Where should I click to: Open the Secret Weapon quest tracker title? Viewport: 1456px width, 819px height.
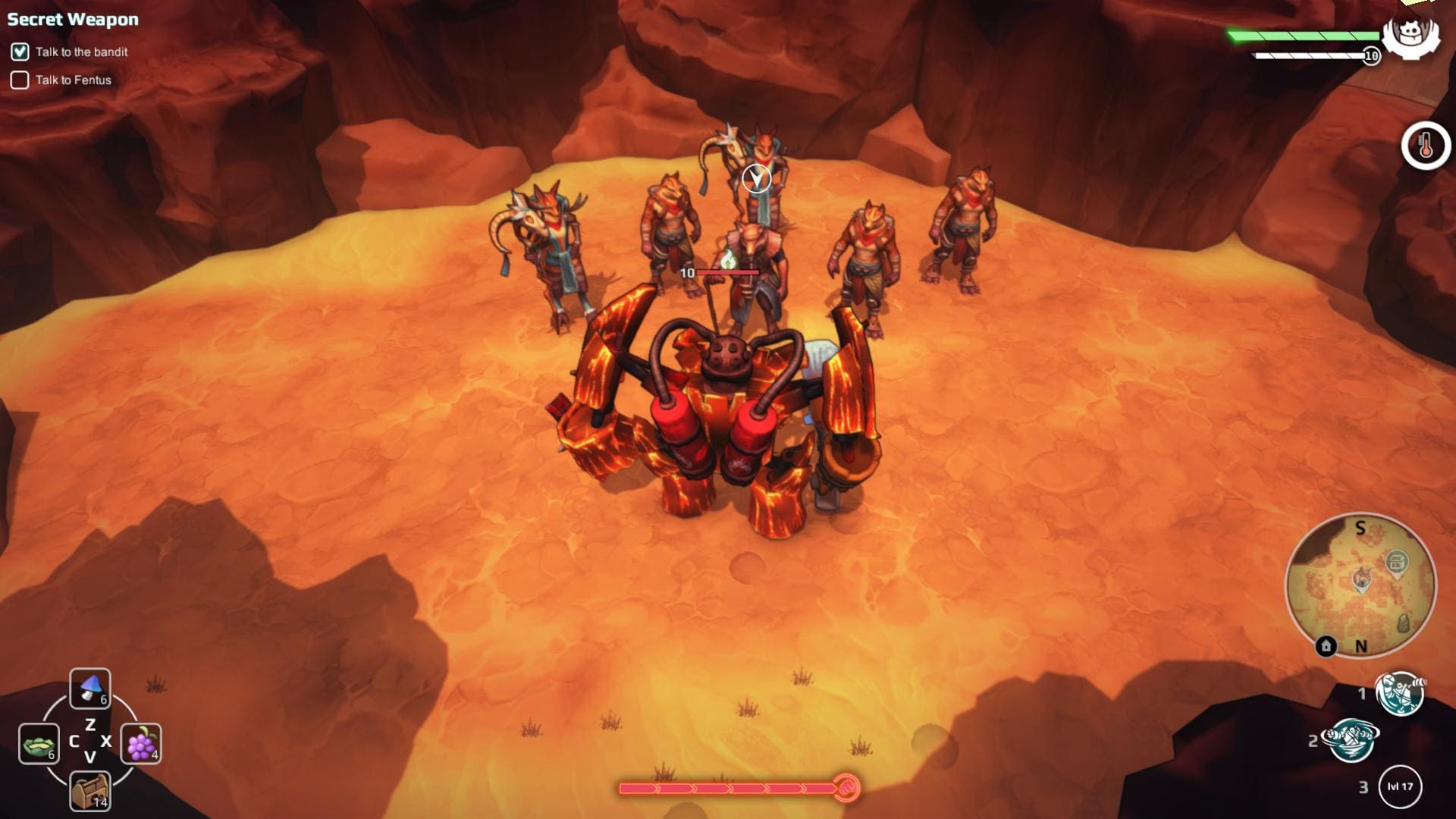[x=73, y=20]
